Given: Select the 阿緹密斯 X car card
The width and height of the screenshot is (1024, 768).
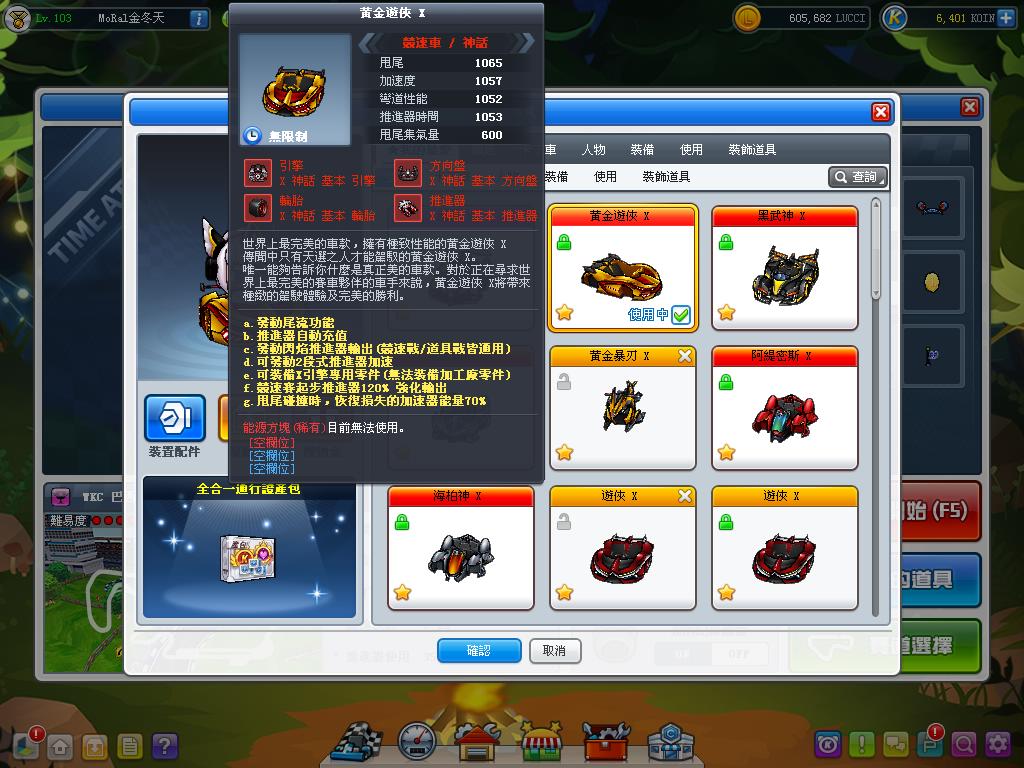Looking at the screenshot, I should [x=785, y=408].
